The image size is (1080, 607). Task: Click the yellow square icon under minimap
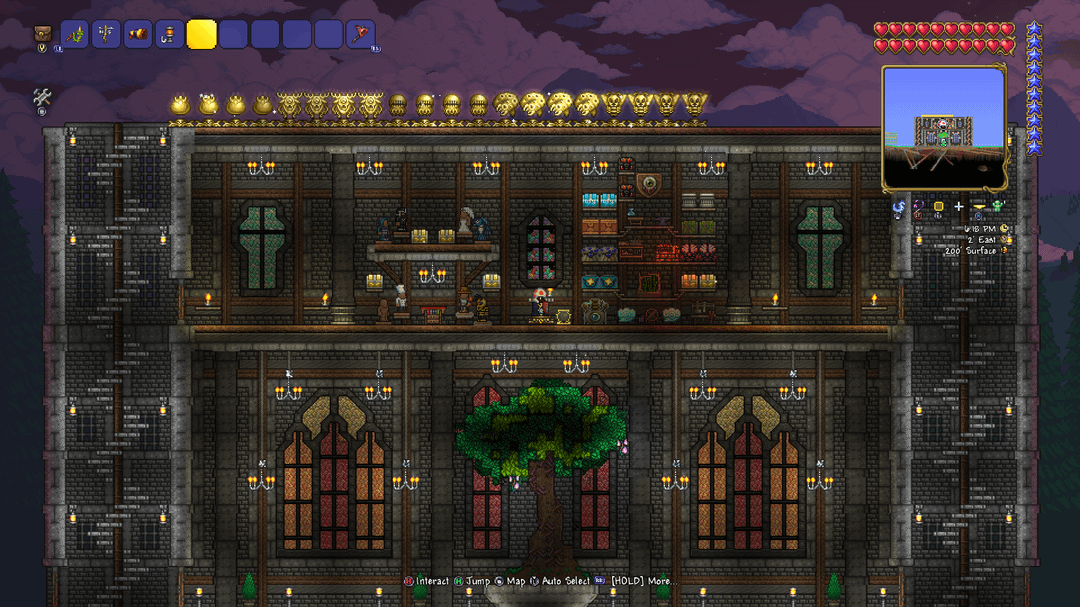pos(939,207)
